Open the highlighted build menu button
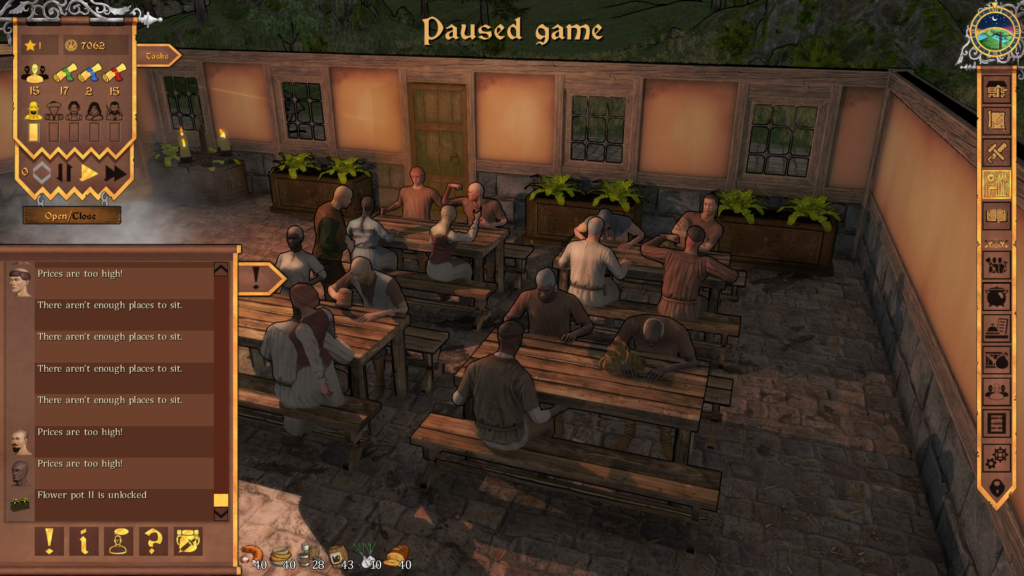This screenshot has width=1024, height=576. [996, 185]
